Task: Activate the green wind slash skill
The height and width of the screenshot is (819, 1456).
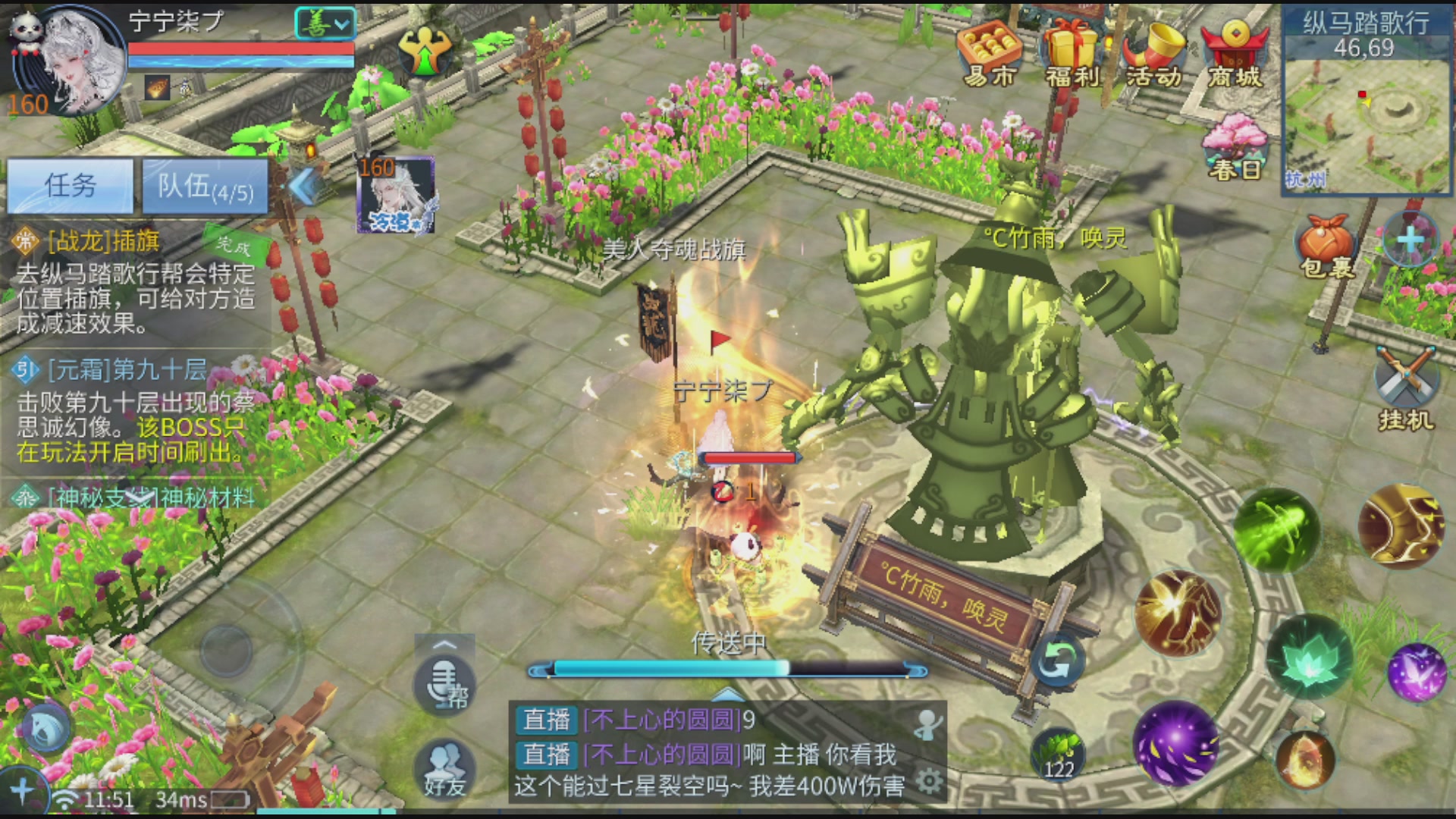Action: (1276, 529)
